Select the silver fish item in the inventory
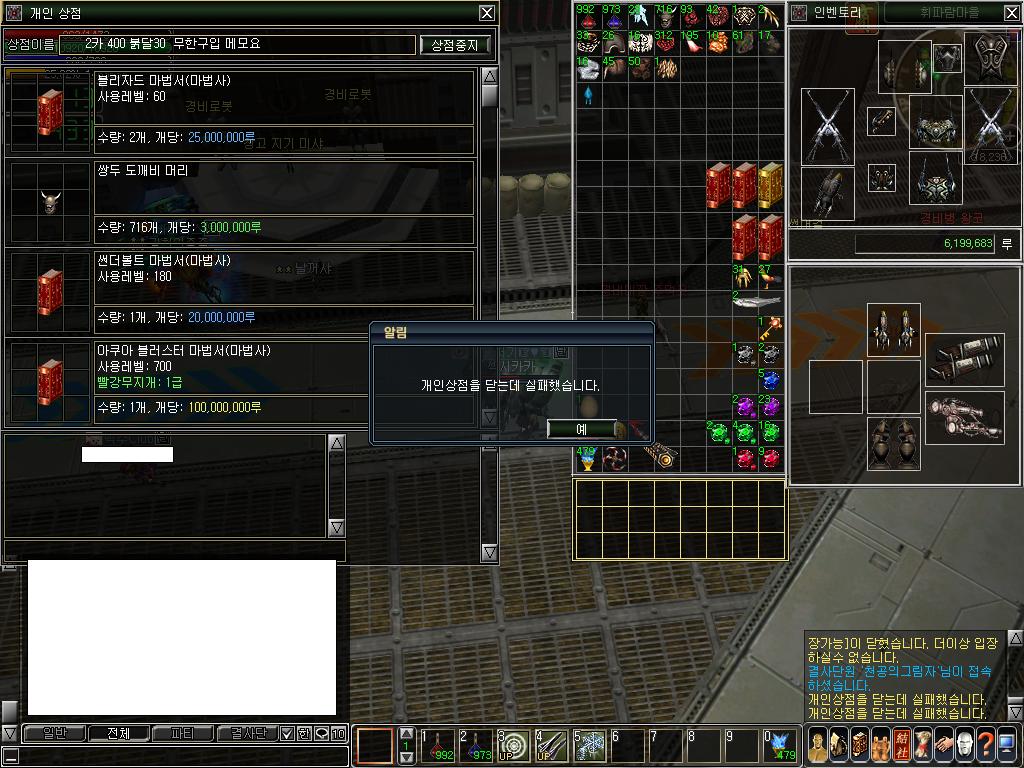 coord(757,301)
